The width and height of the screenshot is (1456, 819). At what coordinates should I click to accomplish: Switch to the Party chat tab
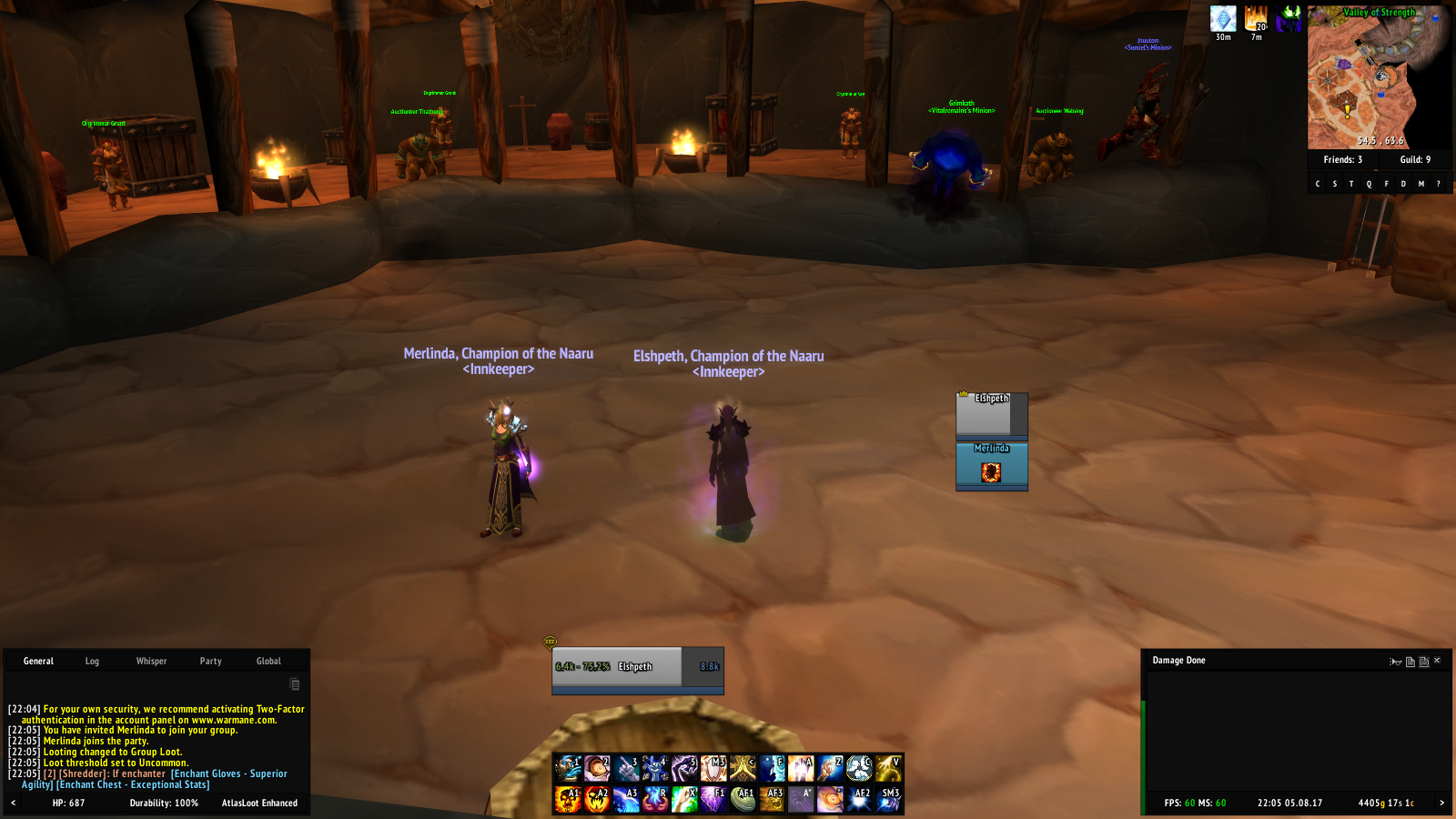pyautogui.click(x=210, y=661)
